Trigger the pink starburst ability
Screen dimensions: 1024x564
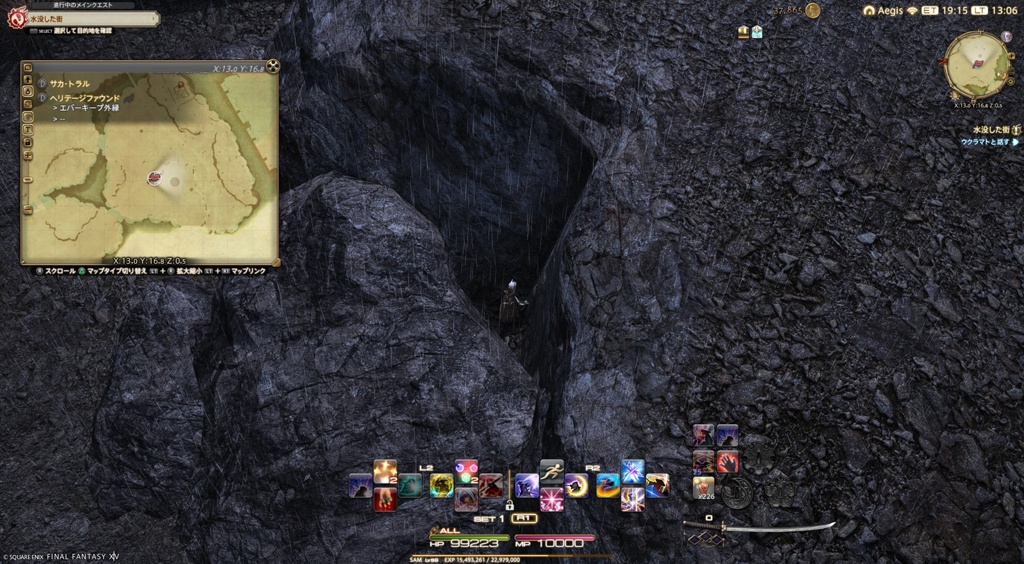[x=551, y=499]
